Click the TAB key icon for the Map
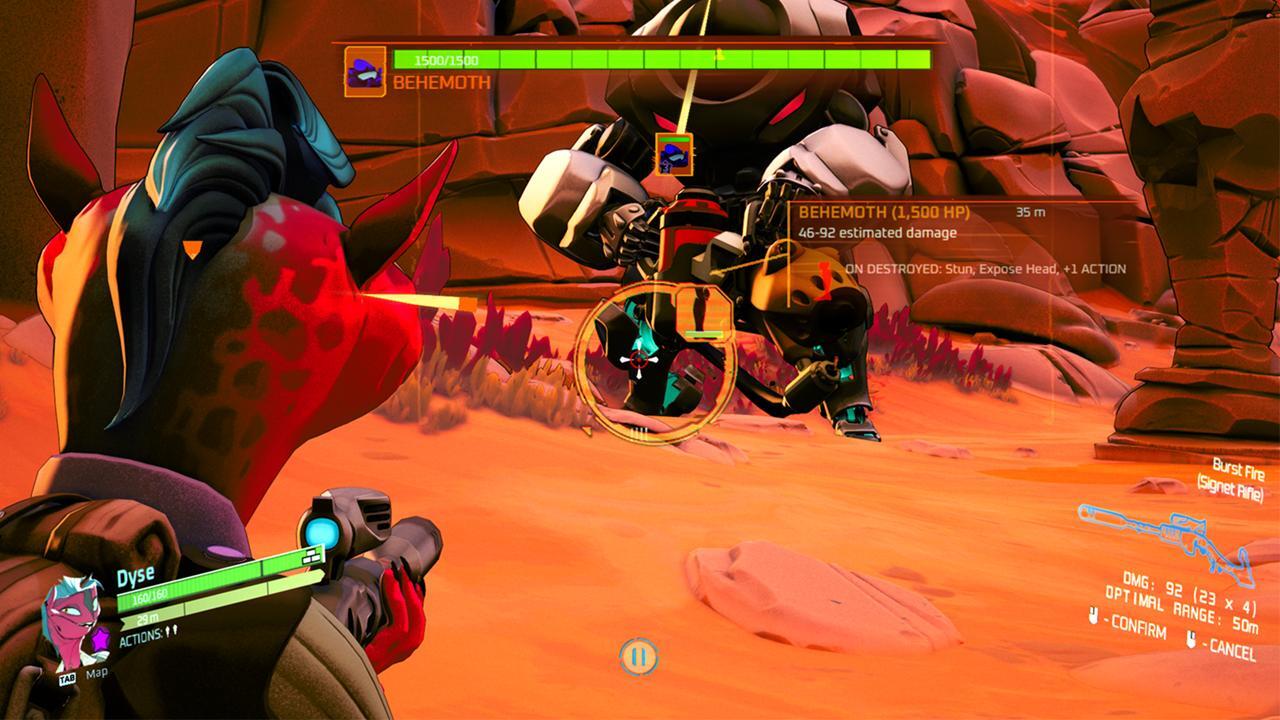The image size is (1280, 720). (x=67, y=677)
